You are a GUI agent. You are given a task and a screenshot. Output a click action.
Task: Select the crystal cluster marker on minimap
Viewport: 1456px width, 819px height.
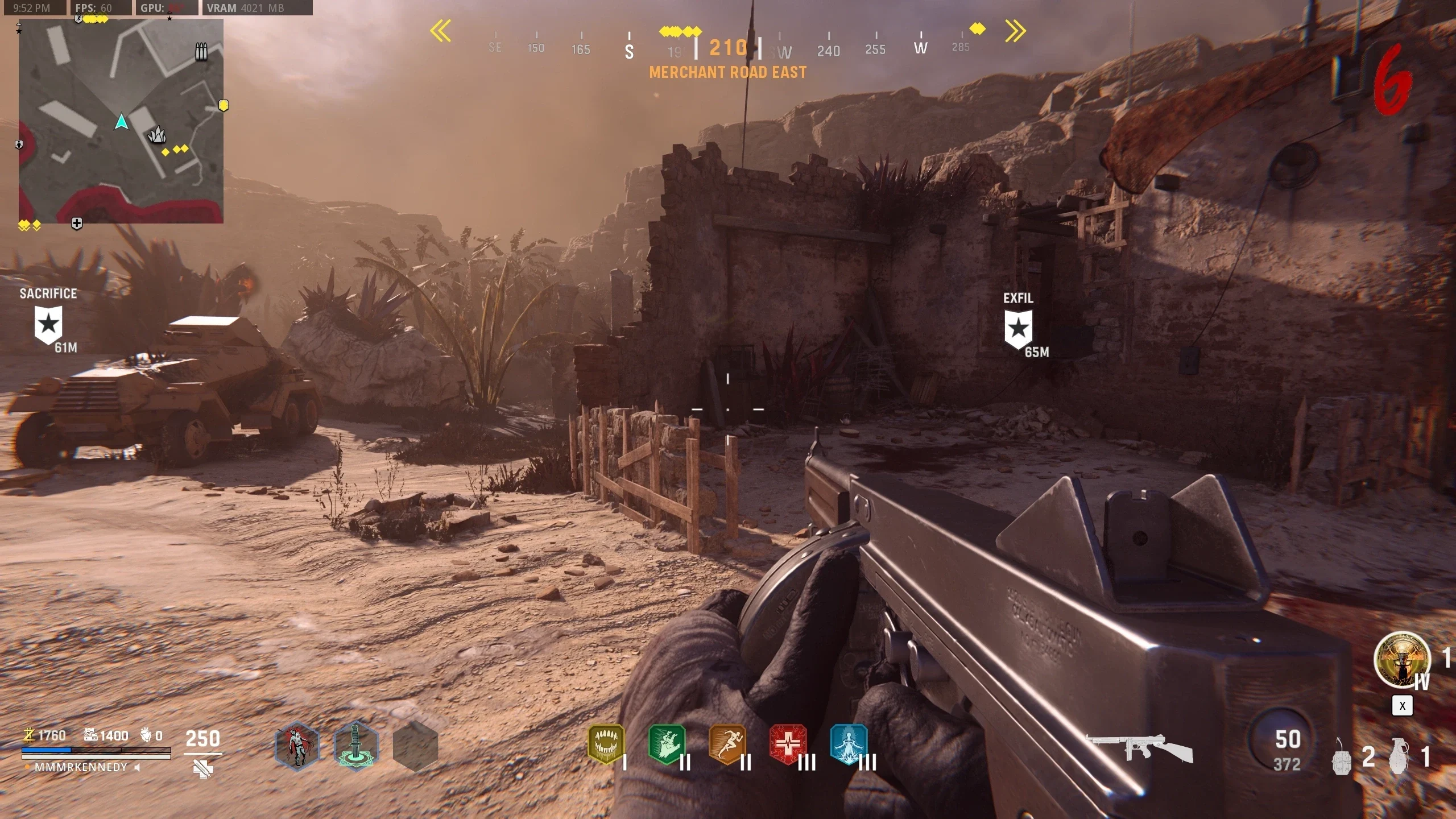coord(156,135)
